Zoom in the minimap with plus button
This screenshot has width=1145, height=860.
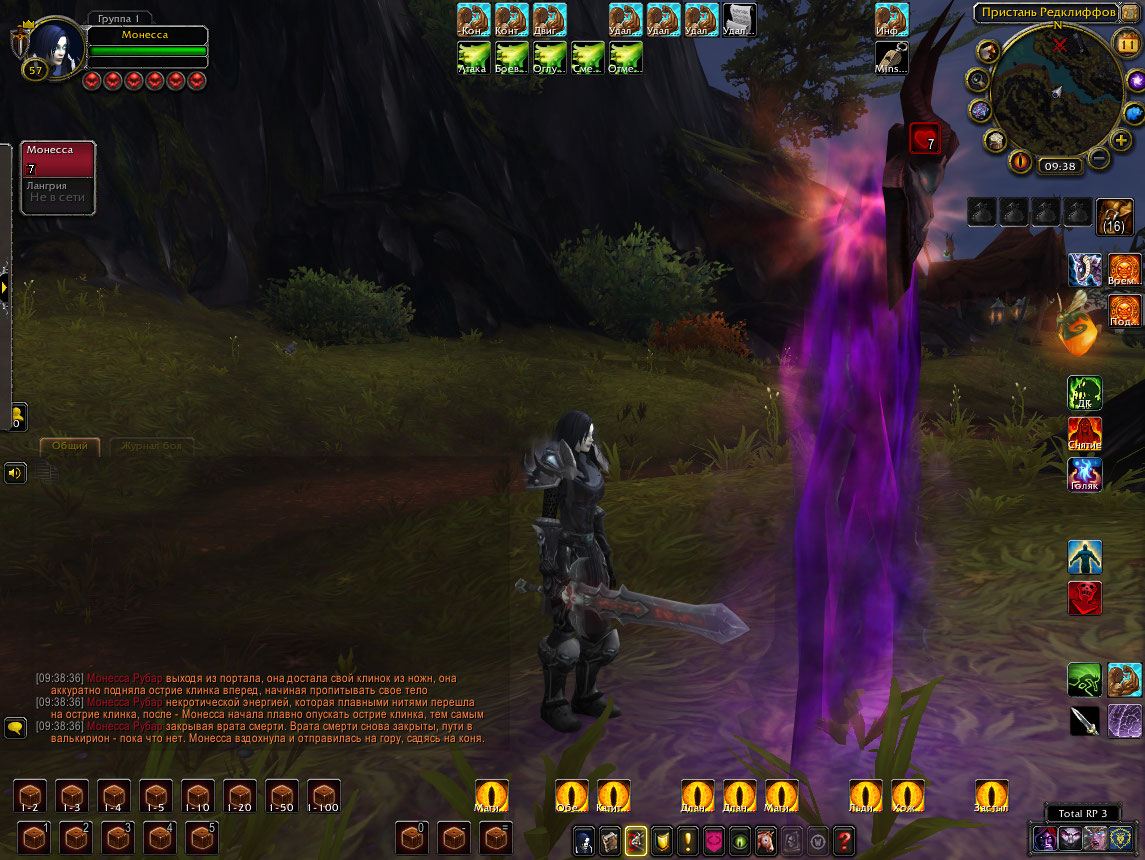point(1122,140)
